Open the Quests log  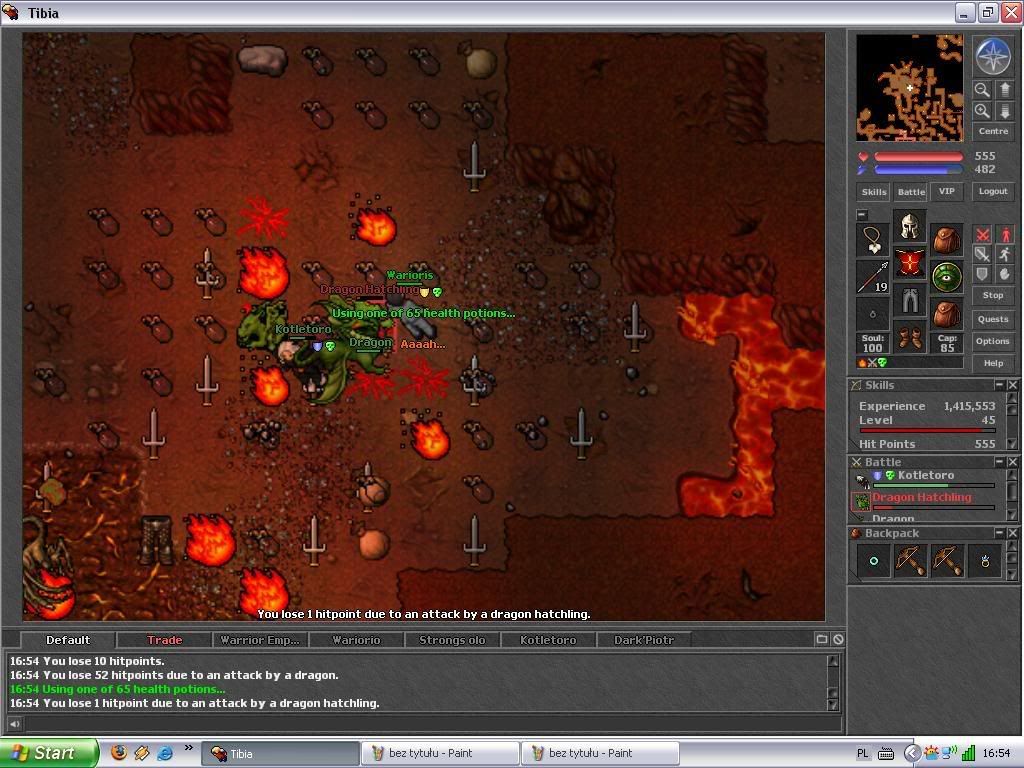pyautogui.click(x=993, y=319)
